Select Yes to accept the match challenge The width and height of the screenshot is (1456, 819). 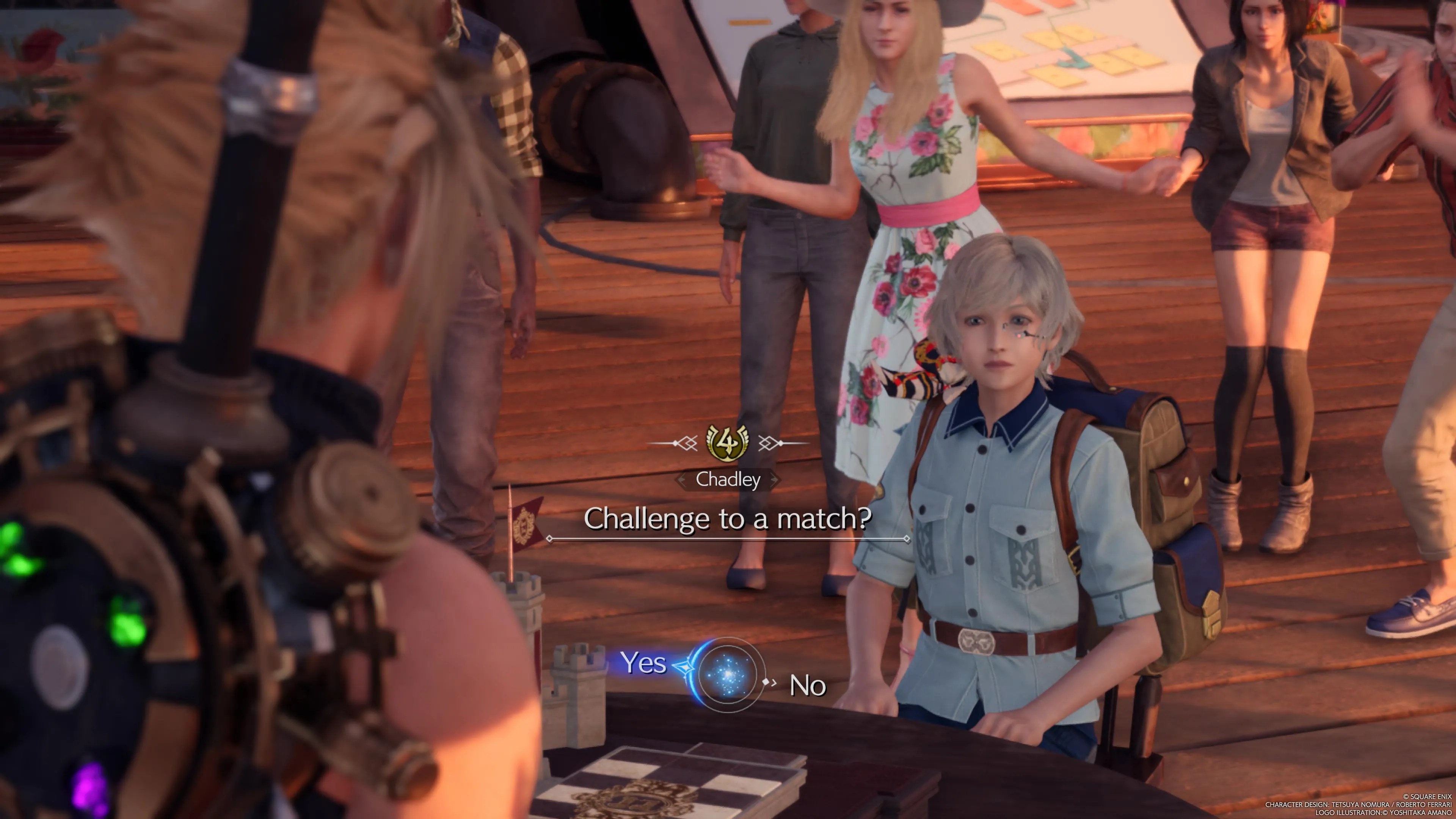(x=645, y=665)
